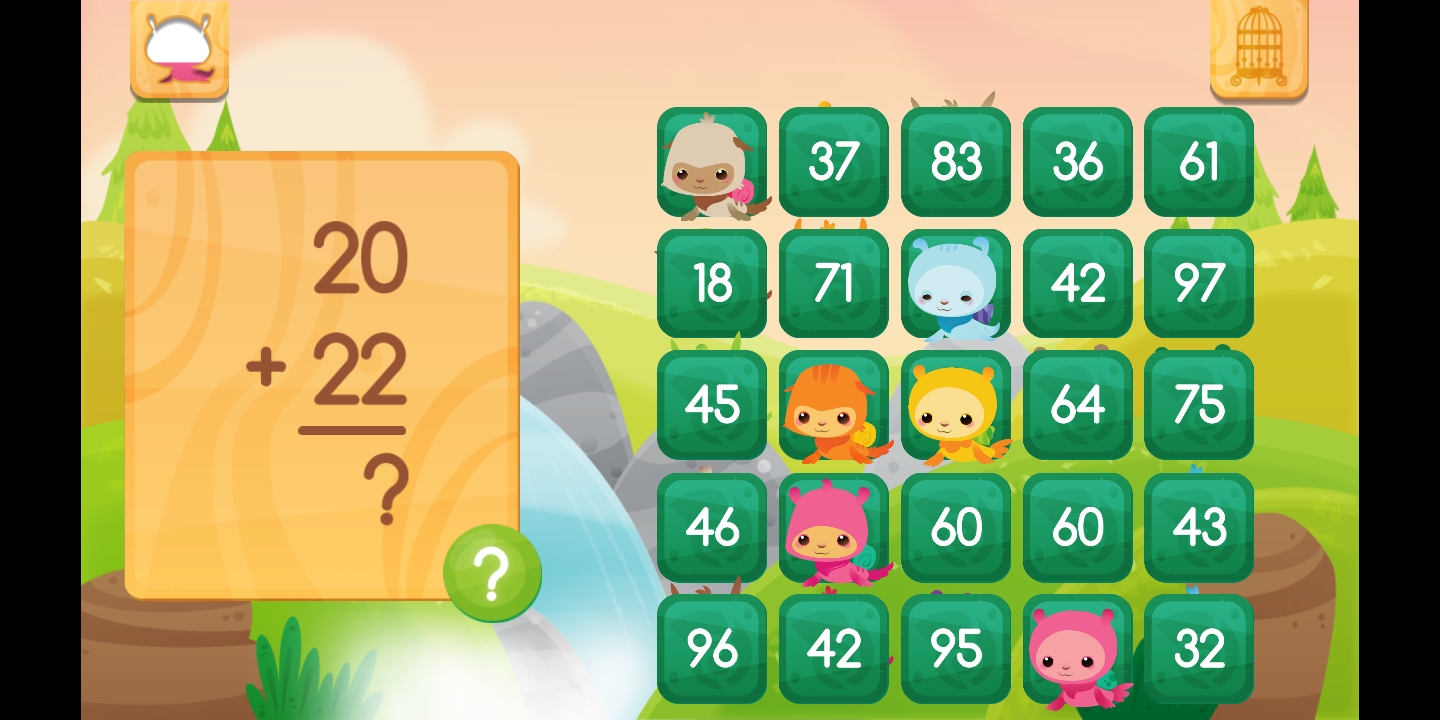Select the tile labeled 97
This screenshot has width=1440, height=720.
tap(1199, 283)
